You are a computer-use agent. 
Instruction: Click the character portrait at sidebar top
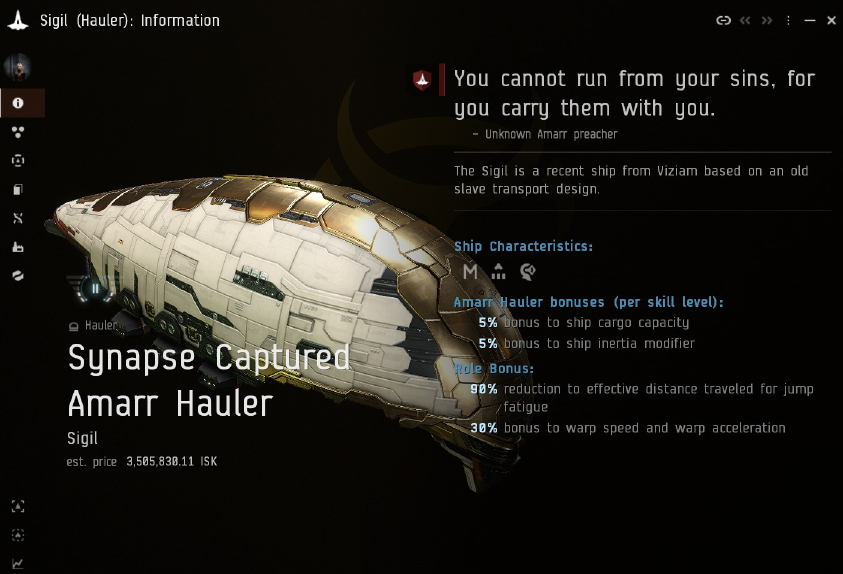click(18, 68)
